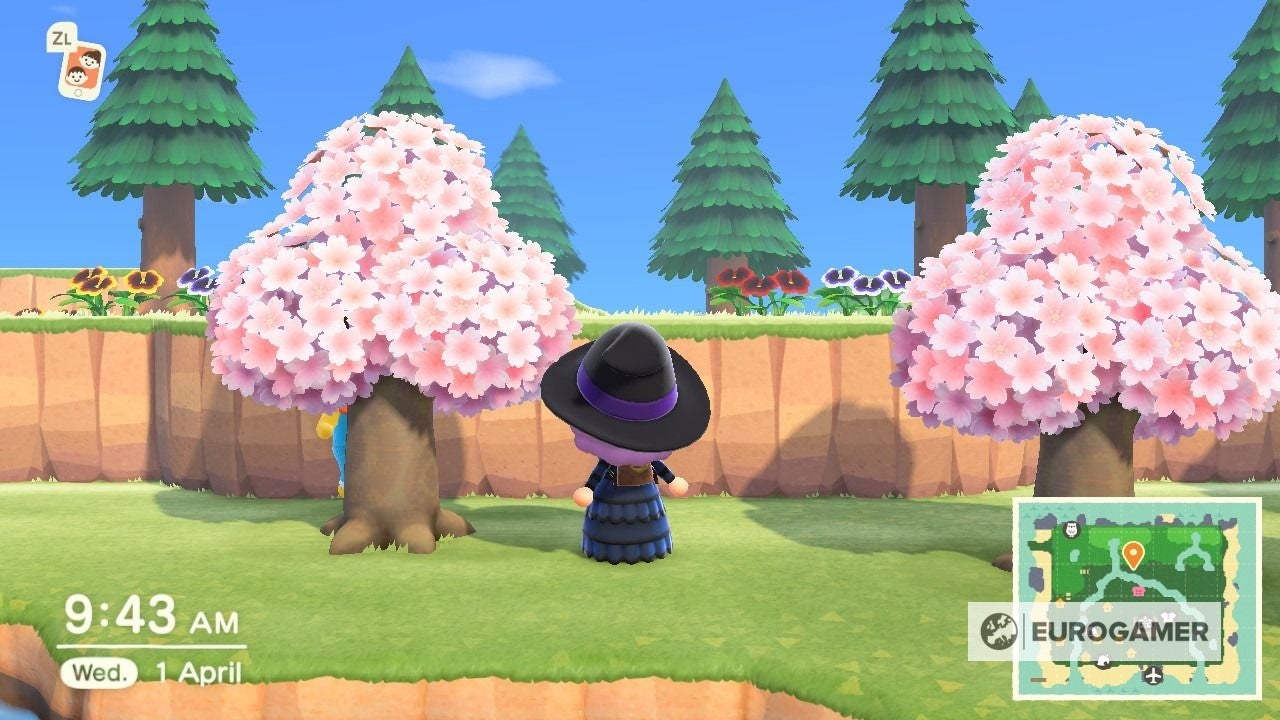Click a red flower on the cliff edge
The width and height of the screenshot is (1280, 720).
pyautogui.click(x=760, y=283)
